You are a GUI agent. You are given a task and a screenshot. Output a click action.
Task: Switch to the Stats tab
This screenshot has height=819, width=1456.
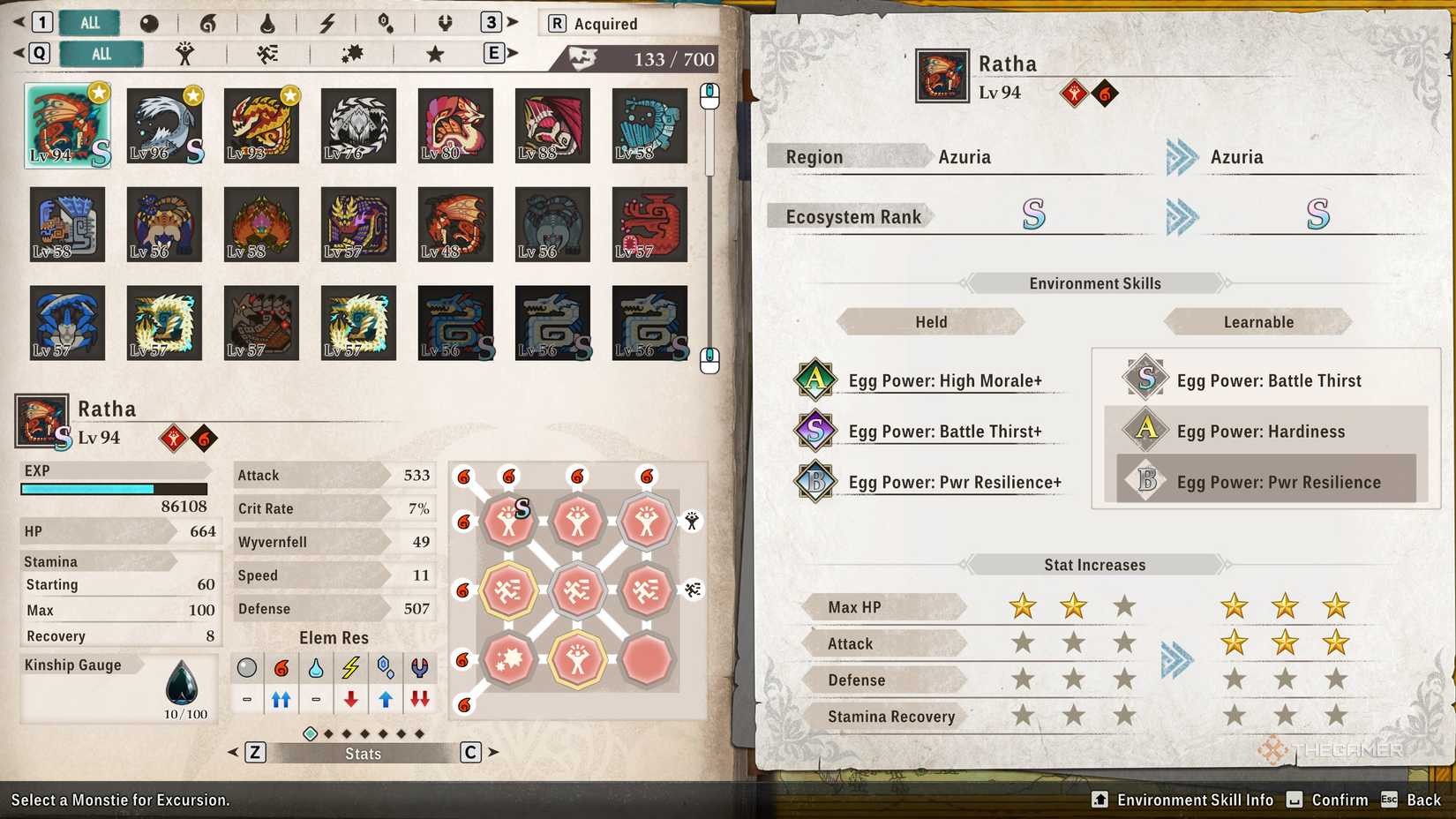[x=362, y=753]
